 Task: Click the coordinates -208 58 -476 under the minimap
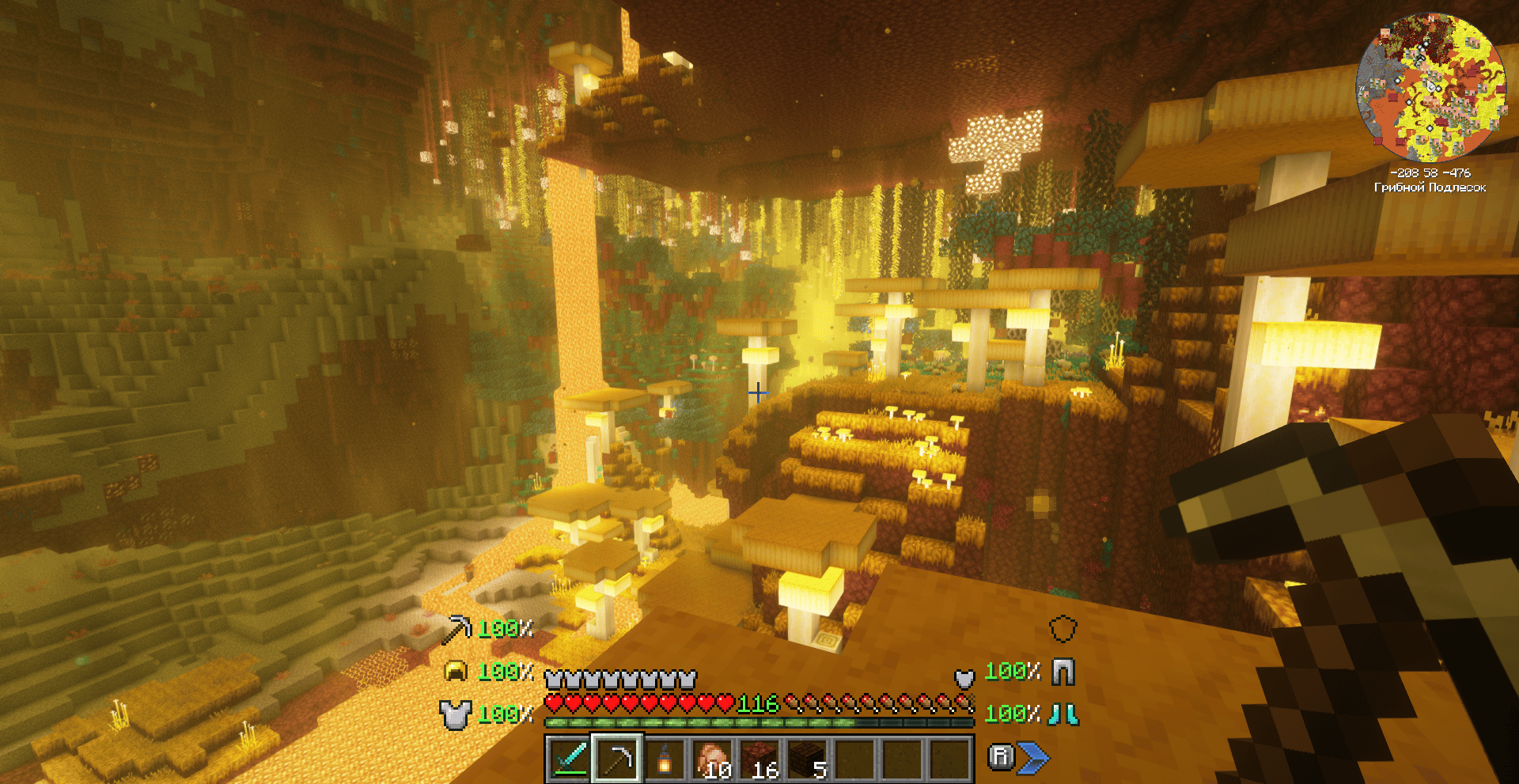1430,173
